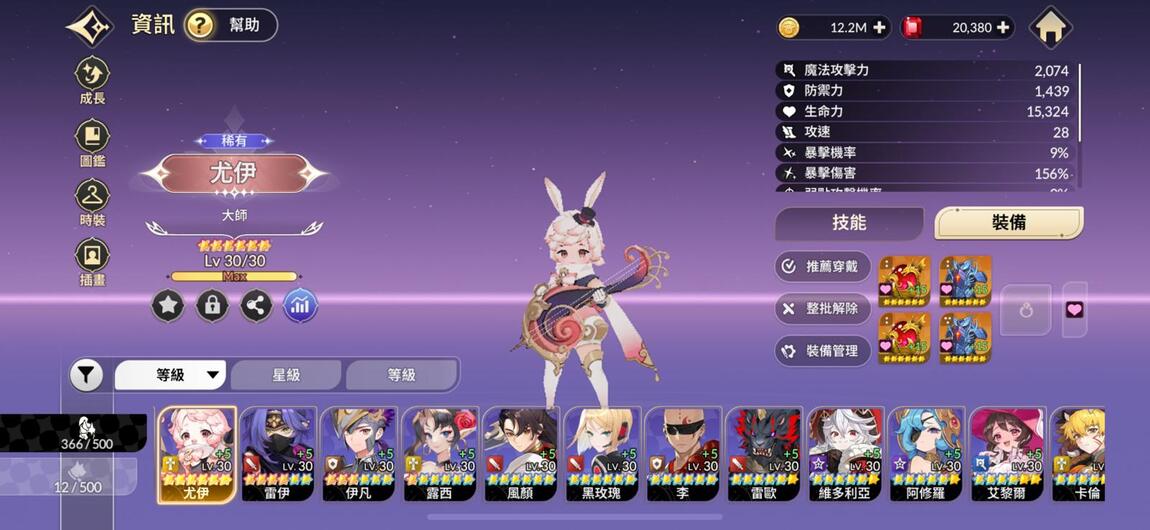The image size is (1150, 530).
Task: Switch to the 技能 skills tab
Action: [849, 223]
